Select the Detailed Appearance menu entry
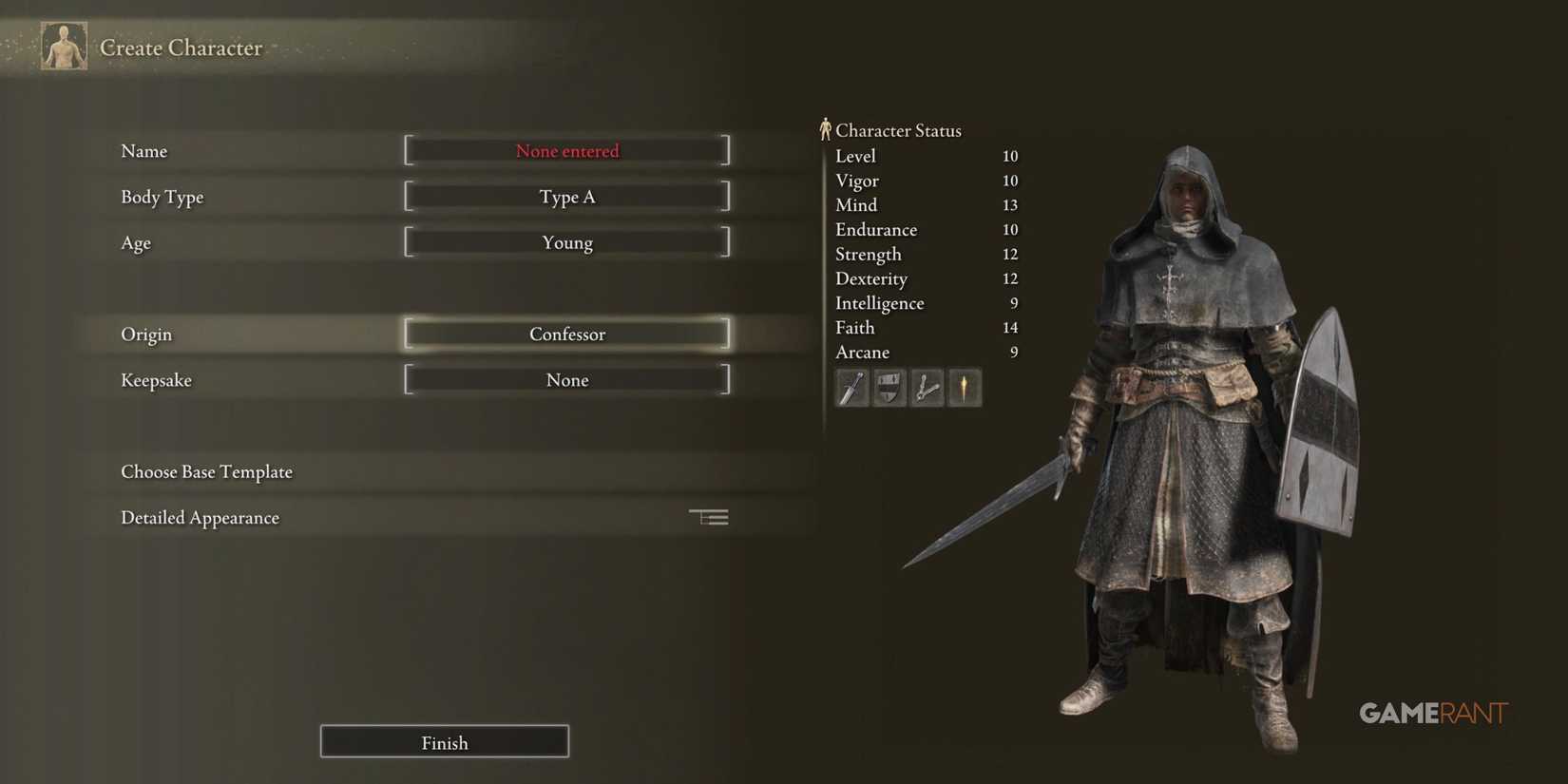Screen dimensions: 1568x784 200,517
